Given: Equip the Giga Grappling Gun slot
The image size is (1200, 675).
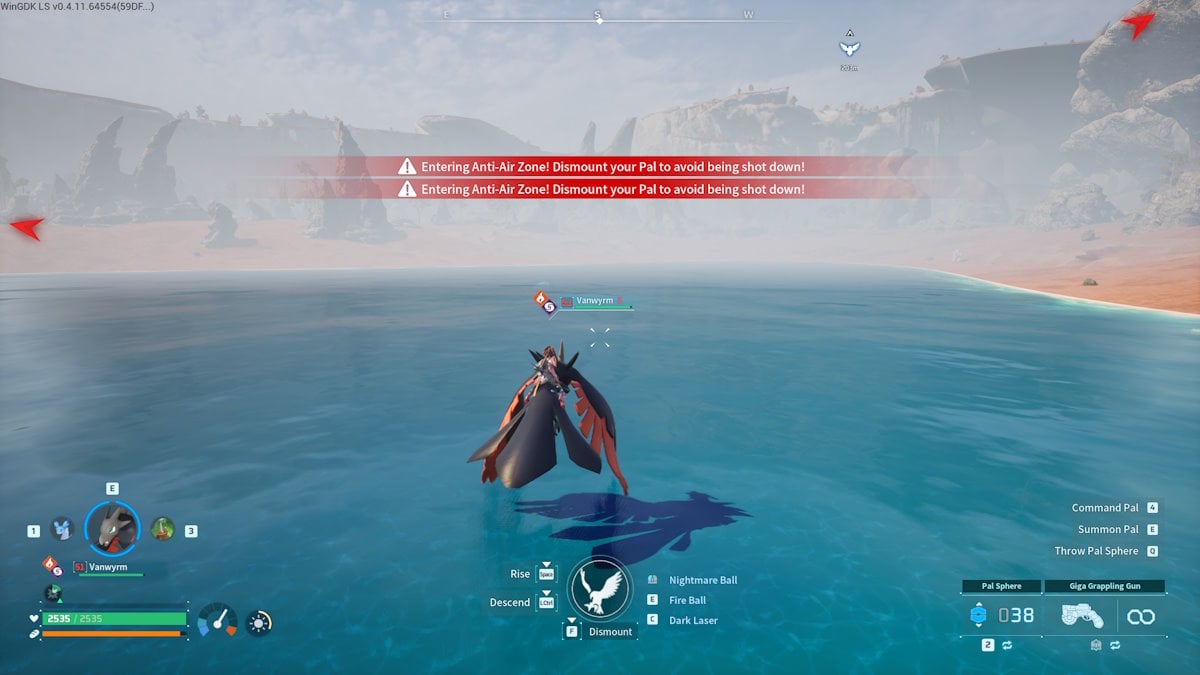Looking at the screenshot, I should click(1082, 616).
